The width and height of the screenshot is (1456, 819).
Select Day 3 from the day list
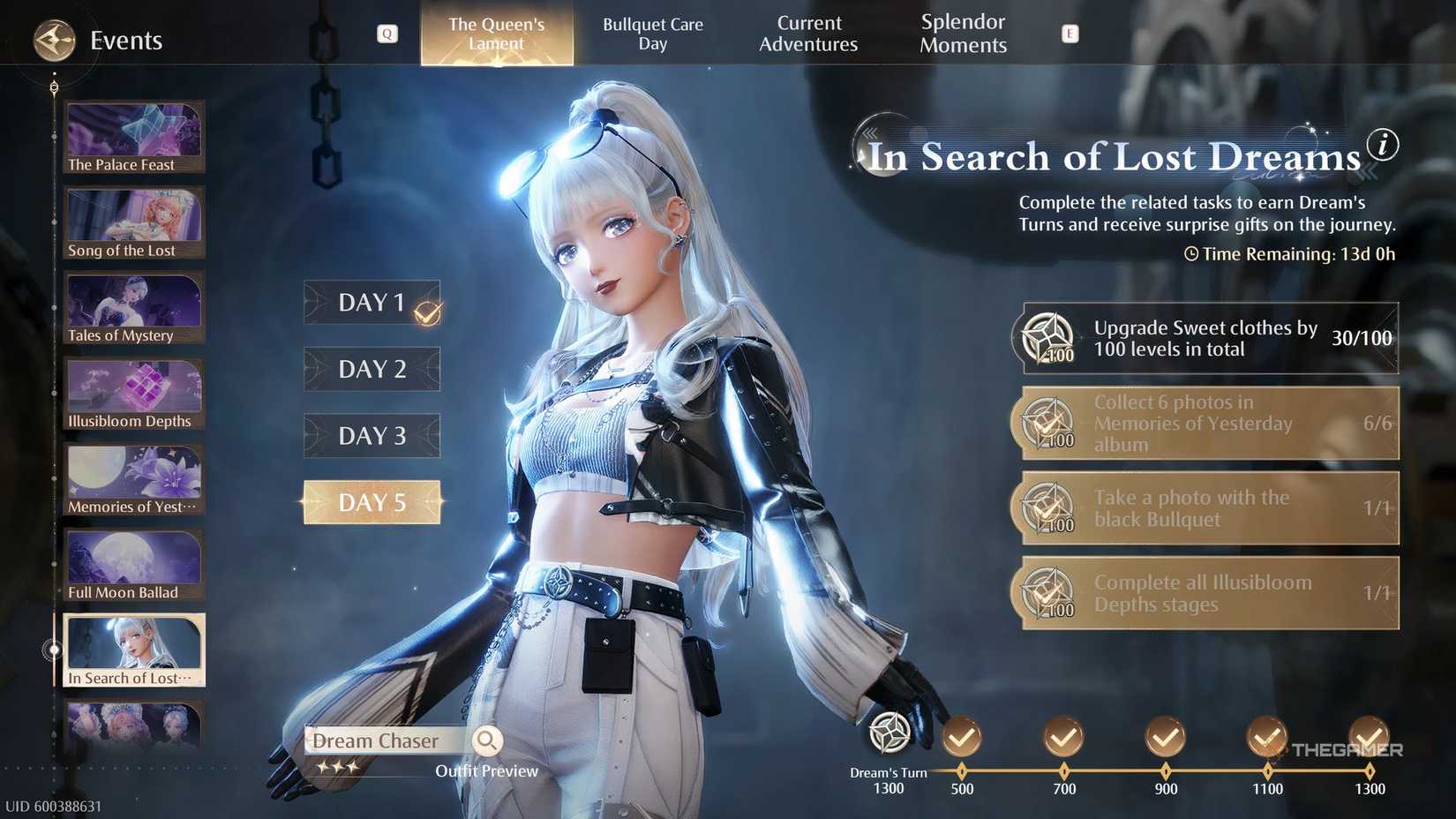click(372, 435)
